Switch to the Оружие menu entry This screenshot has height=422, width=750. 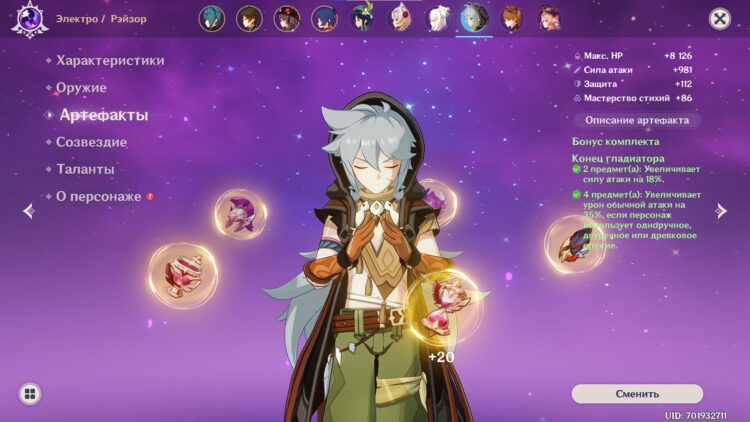81,88
